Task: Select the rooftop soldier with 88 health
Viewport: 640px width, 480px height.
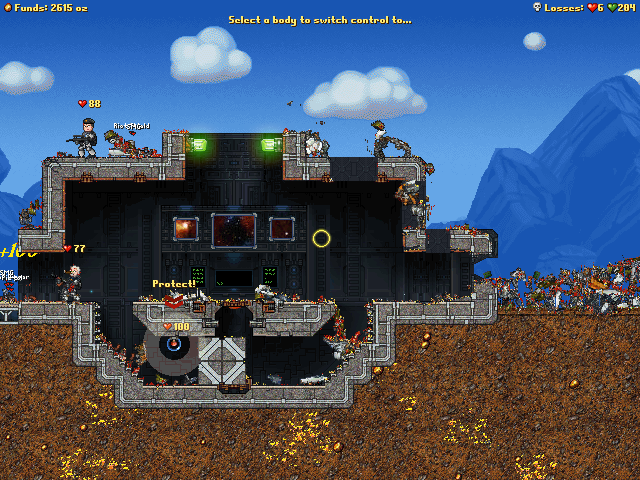Action: tap(87, 136)
